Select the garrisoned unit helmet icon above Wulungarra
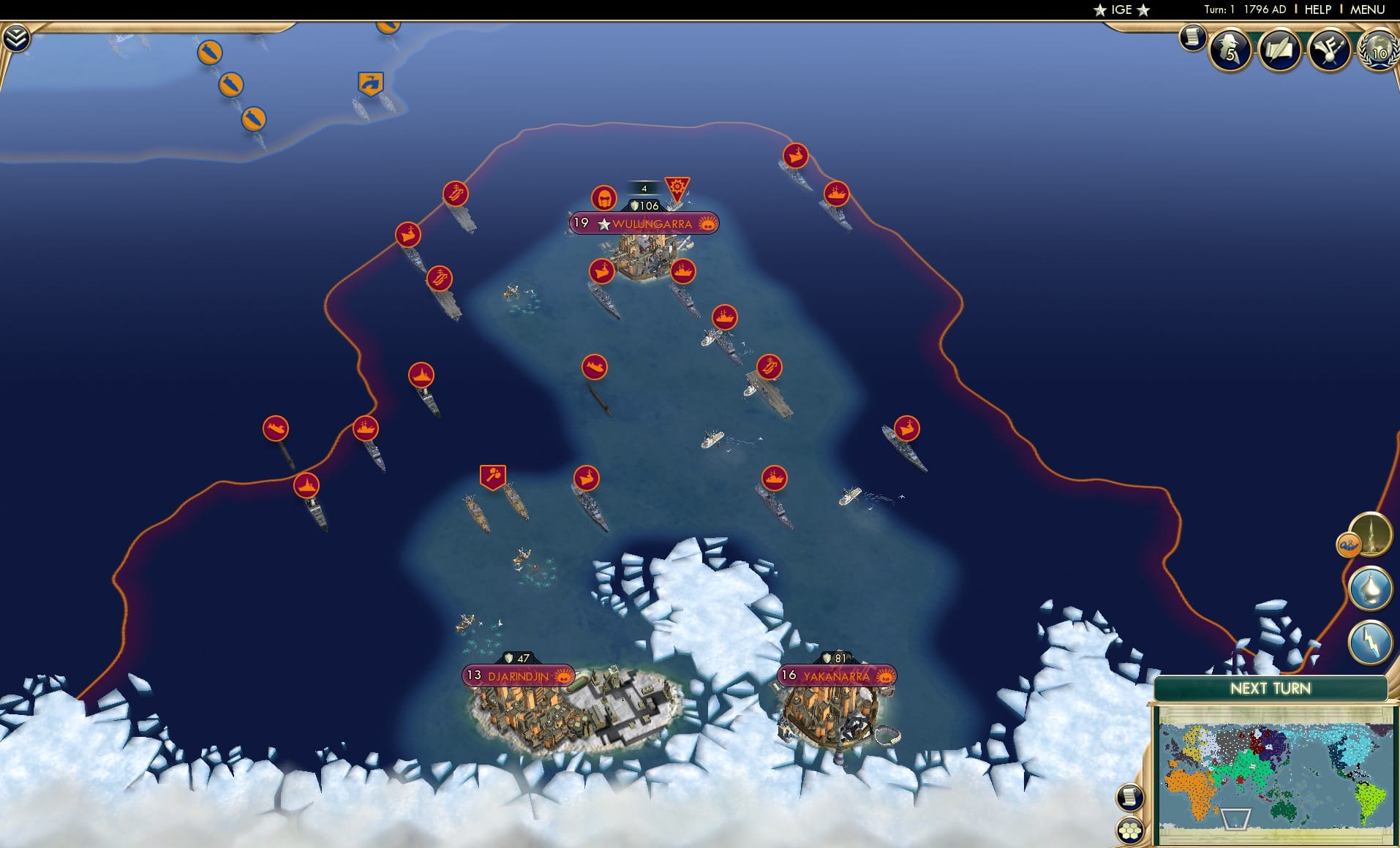The height and width of the screenshot is (848, 1400). point(603,197)
